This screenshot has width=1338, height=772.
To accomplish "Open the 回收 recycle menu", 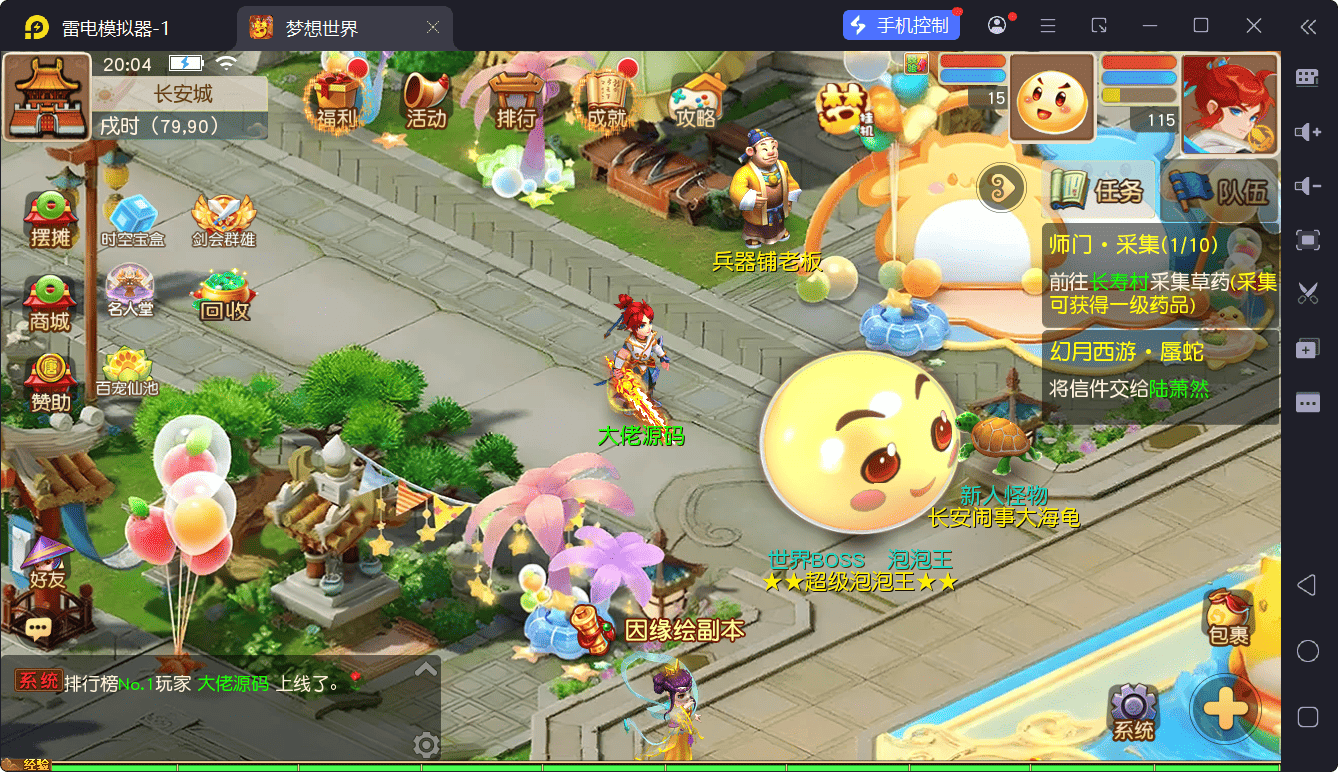I will point(224,294).
